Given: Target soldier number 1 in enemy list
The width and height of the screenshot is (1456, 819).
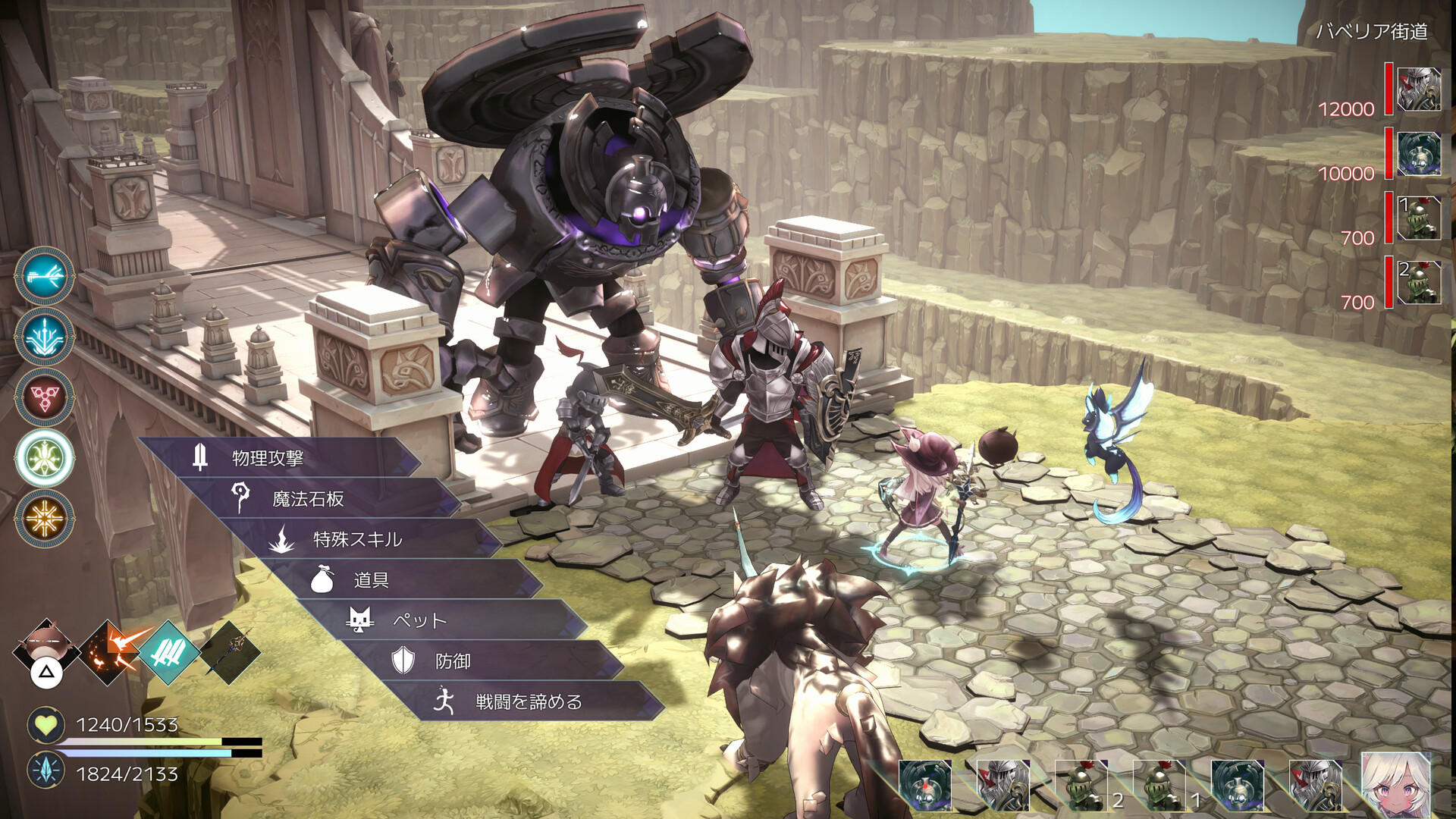Looking at the screenshot, I should (1419, 218).
